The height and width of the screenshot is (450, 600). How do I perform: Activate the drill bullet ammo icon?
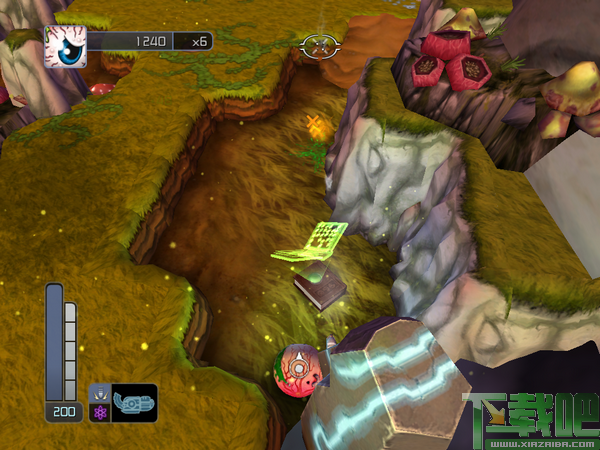pos(99,393)
